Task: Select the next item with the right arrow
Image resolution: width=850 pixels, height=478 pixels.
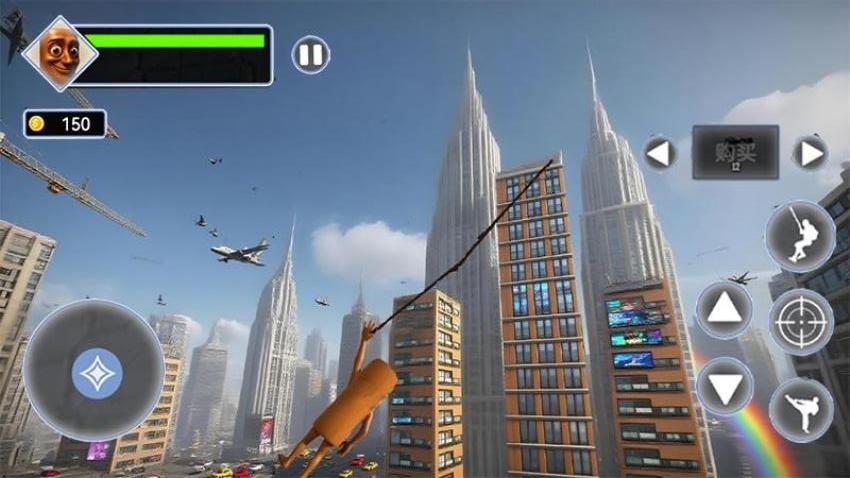Action: (810, 153)
